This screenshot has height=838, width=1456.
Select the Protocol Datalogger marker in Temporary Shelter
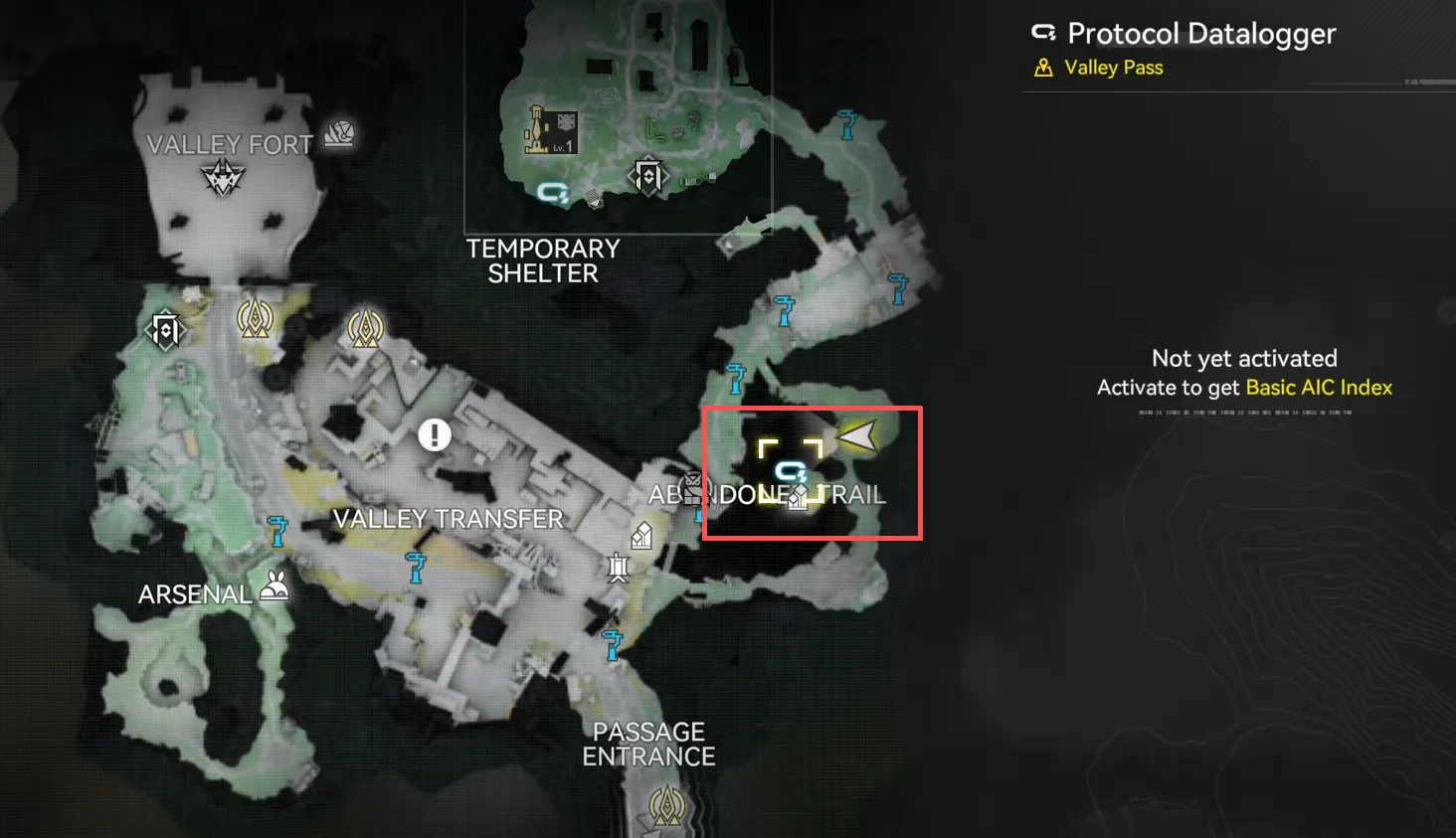tap(553, 192)
